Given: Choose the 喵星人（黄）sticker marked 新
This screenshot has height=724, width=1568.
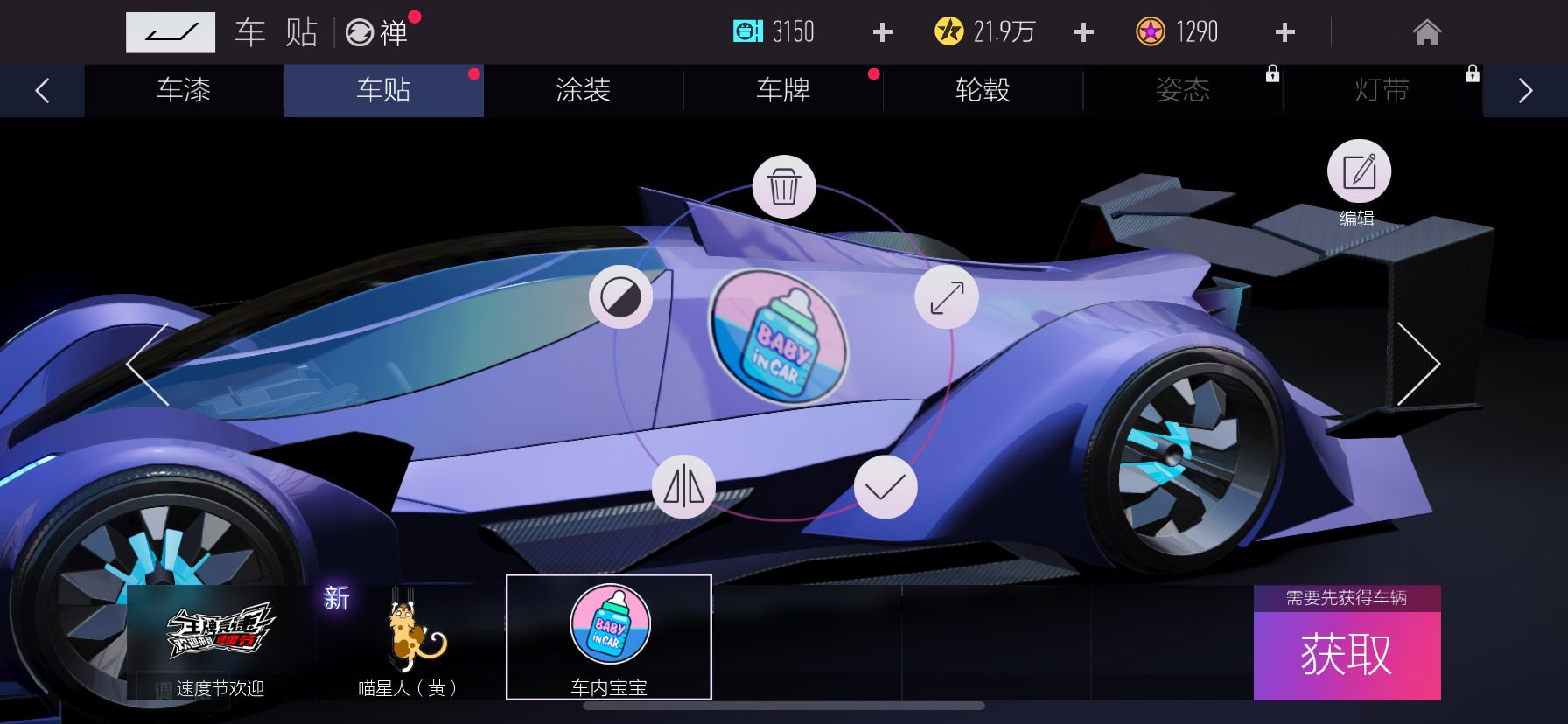Looking at the screenshot, I should pyautogui.click(x=408, y=637).
